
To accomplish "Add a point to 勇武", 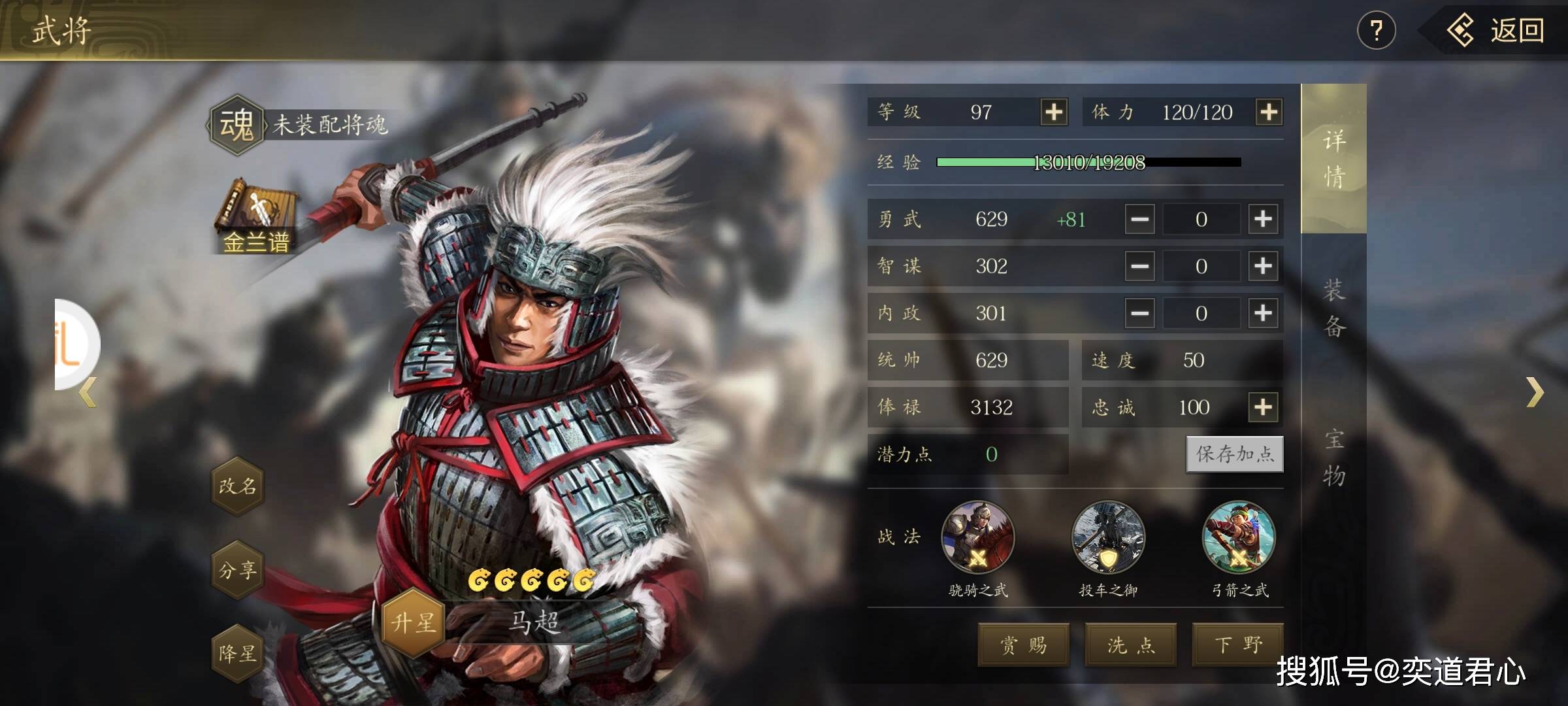I will coord(1263,219).
